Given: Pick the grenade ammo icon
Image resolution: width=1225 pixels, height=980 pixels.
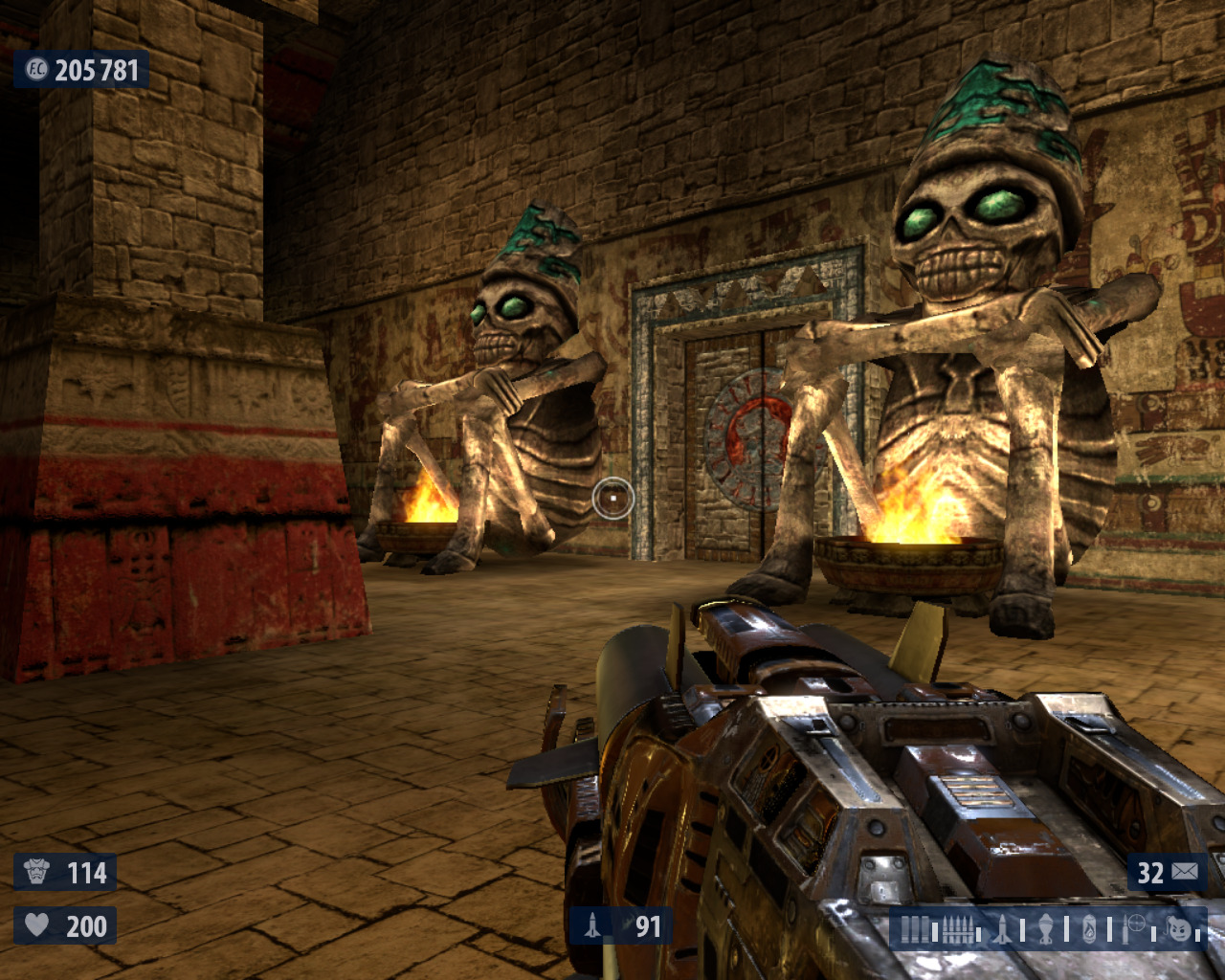Looking at the screenshot, I should [1046, 929].
